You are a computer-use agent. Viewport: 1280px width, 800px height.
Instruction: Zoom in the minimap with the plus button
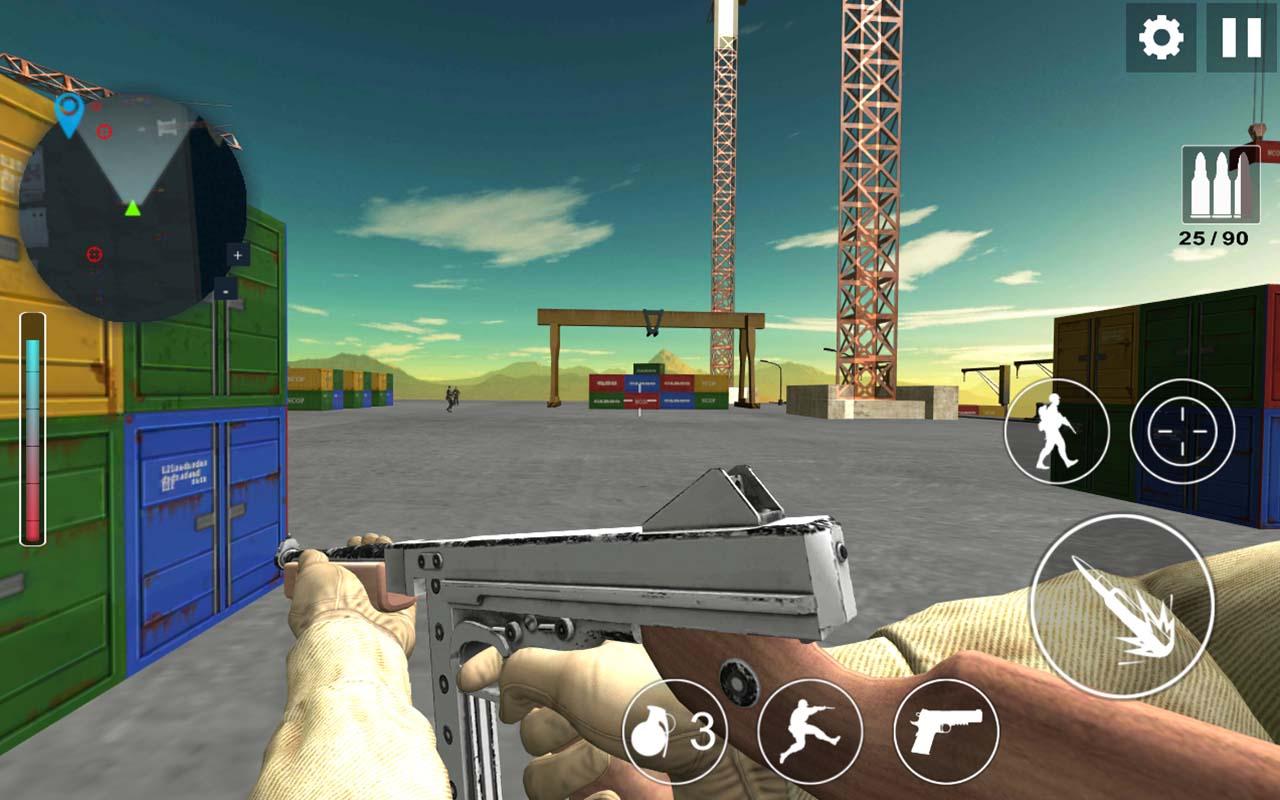click(x=236, y=256)
